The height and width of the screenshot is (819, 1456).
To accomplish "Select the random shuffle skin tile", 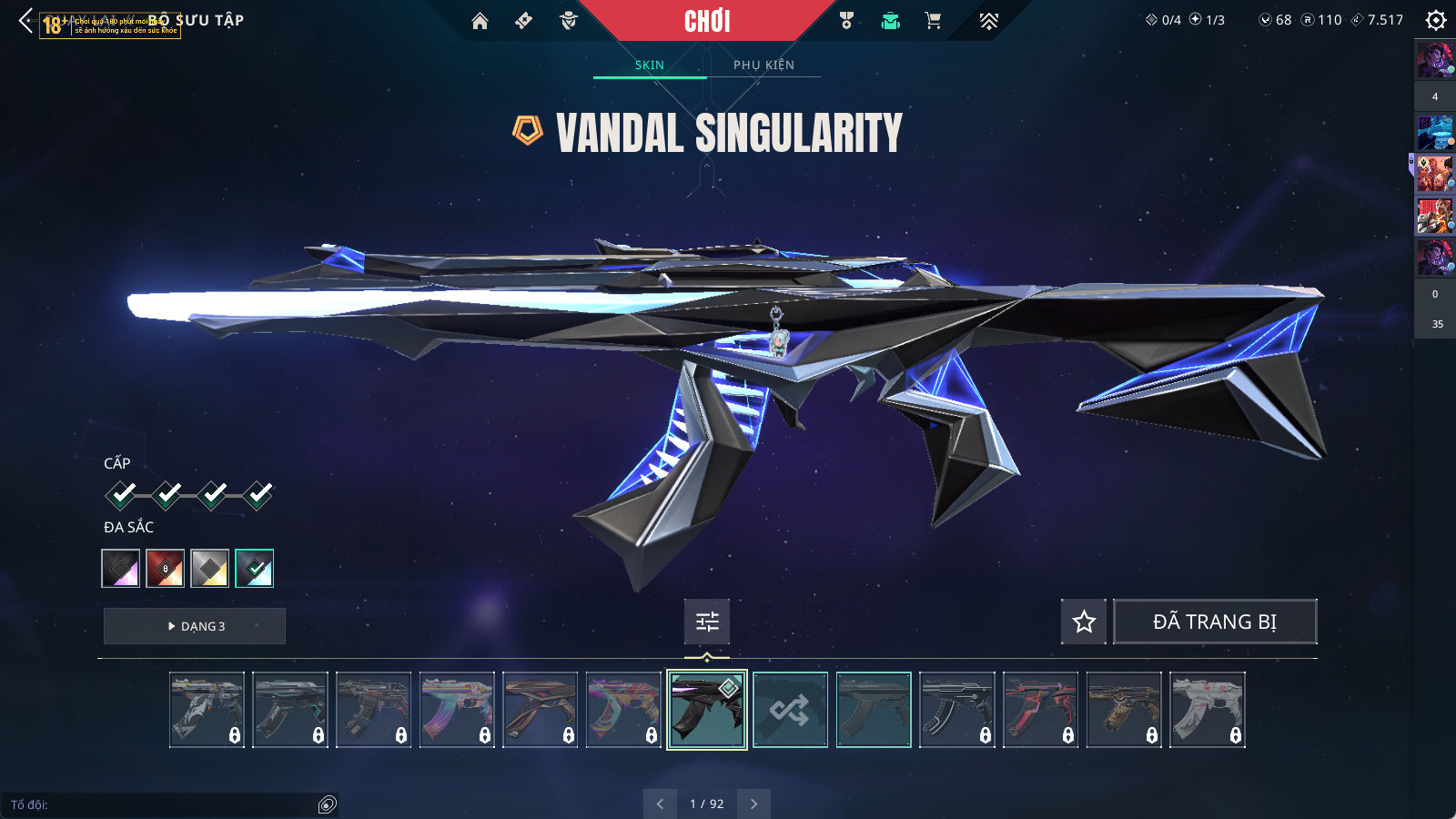I will click(x=790, y=710).
